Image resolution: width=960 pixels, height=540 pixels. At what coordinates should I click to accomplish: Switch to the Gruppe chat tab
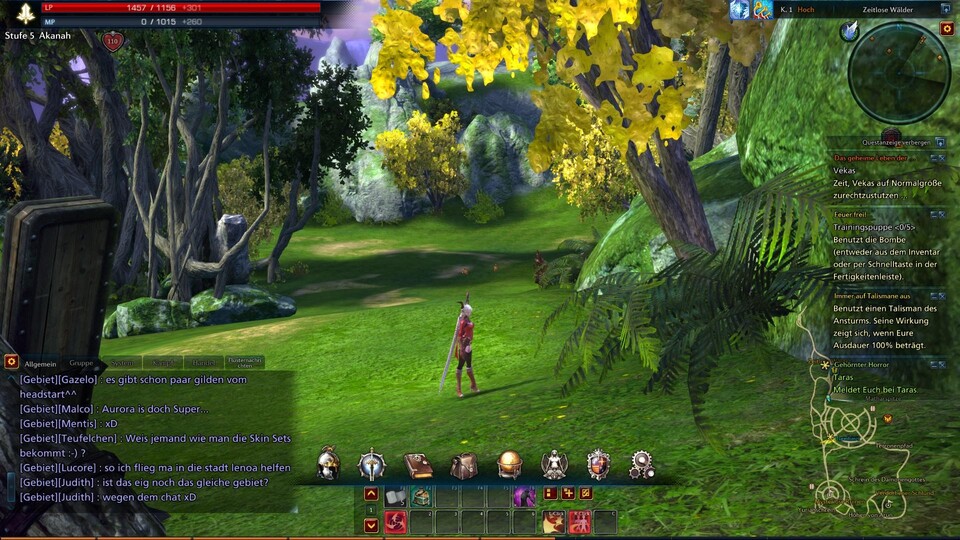click(x=81, y=364)
